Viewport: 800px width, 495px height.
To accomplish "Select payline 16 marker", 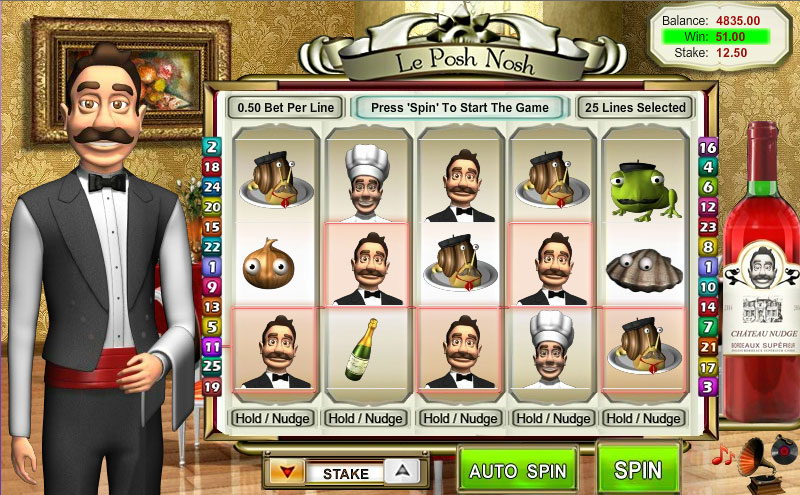I will (708, 148).
